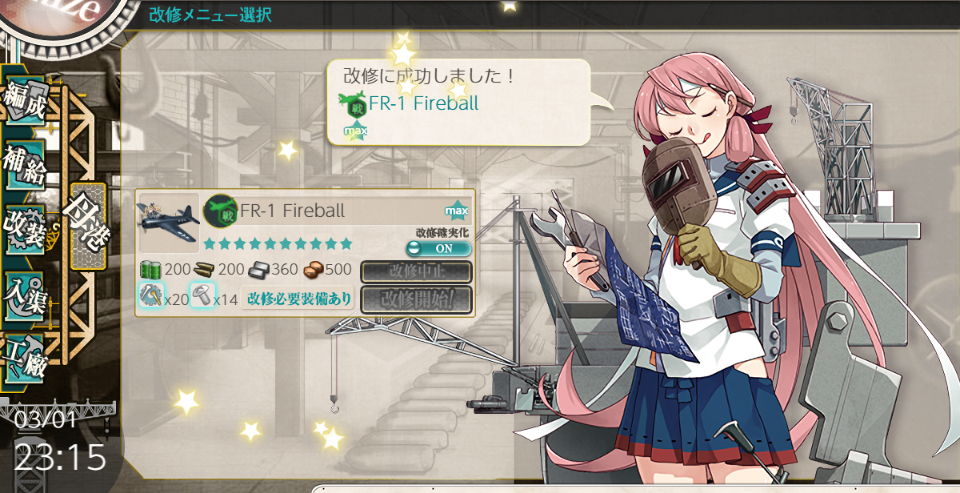Start improvement with 改修開始! button
The width and height of the screenshot is (960, 493).
(415, 298)
